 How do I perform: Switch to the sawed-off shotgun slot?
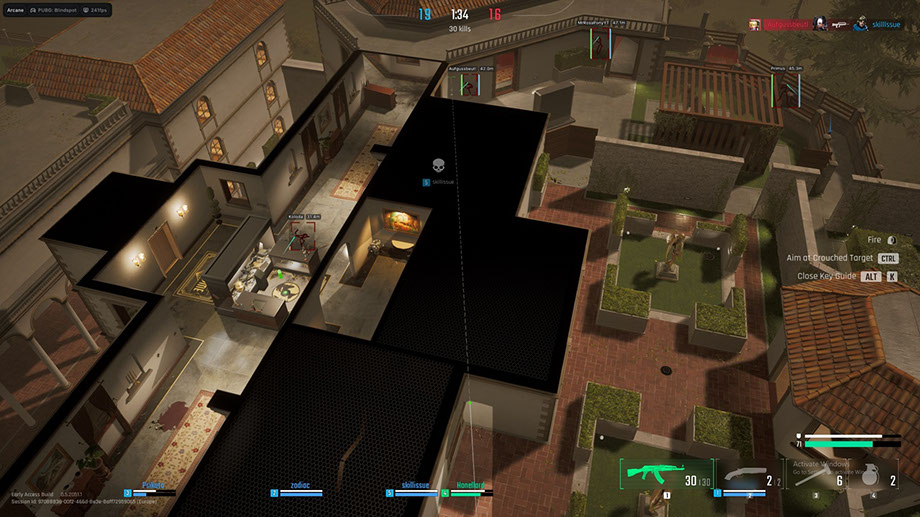pyautogui.click(x=745, y=475)
